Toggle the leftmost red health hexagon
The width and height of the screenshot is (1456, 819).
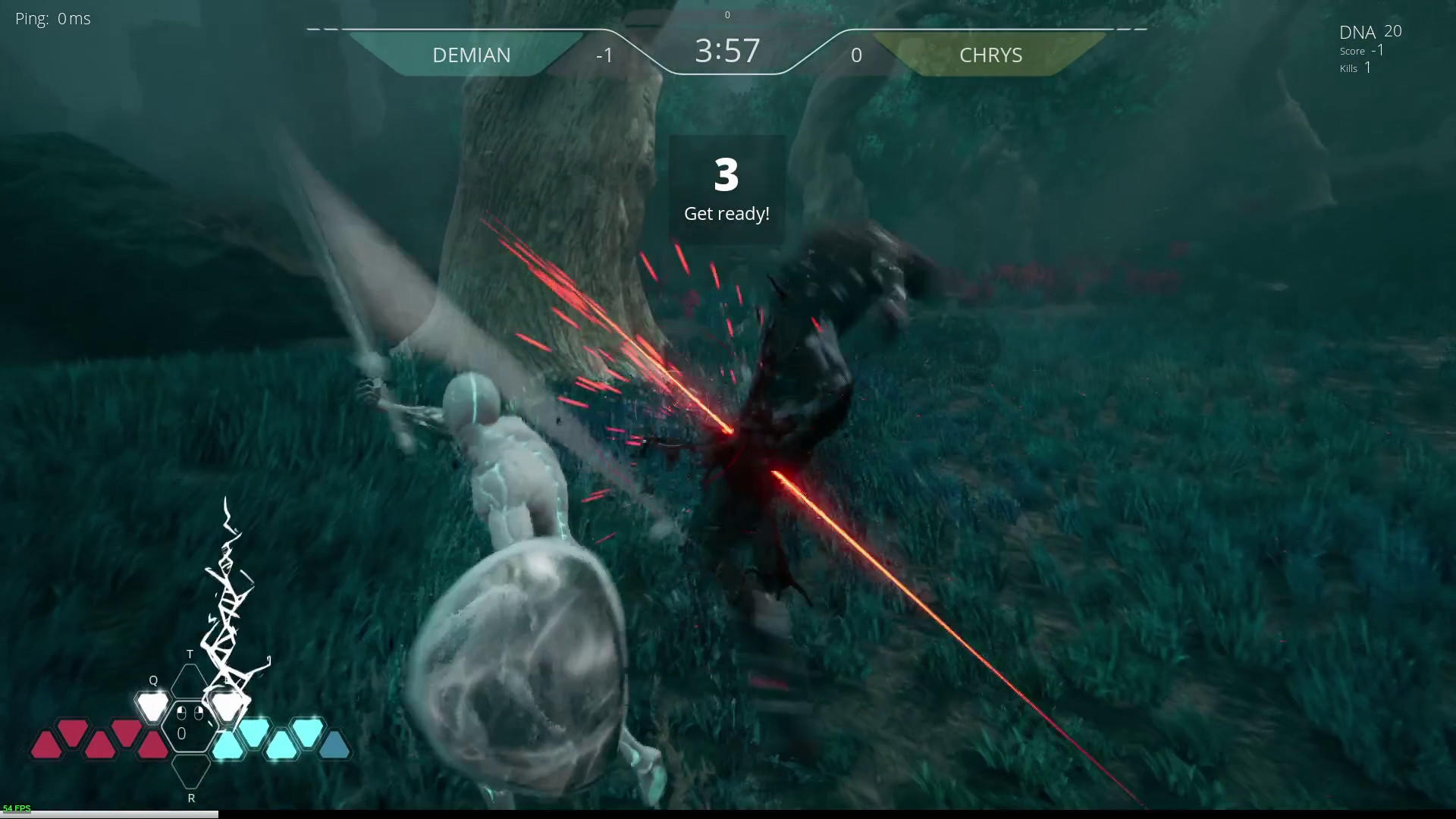47,743
